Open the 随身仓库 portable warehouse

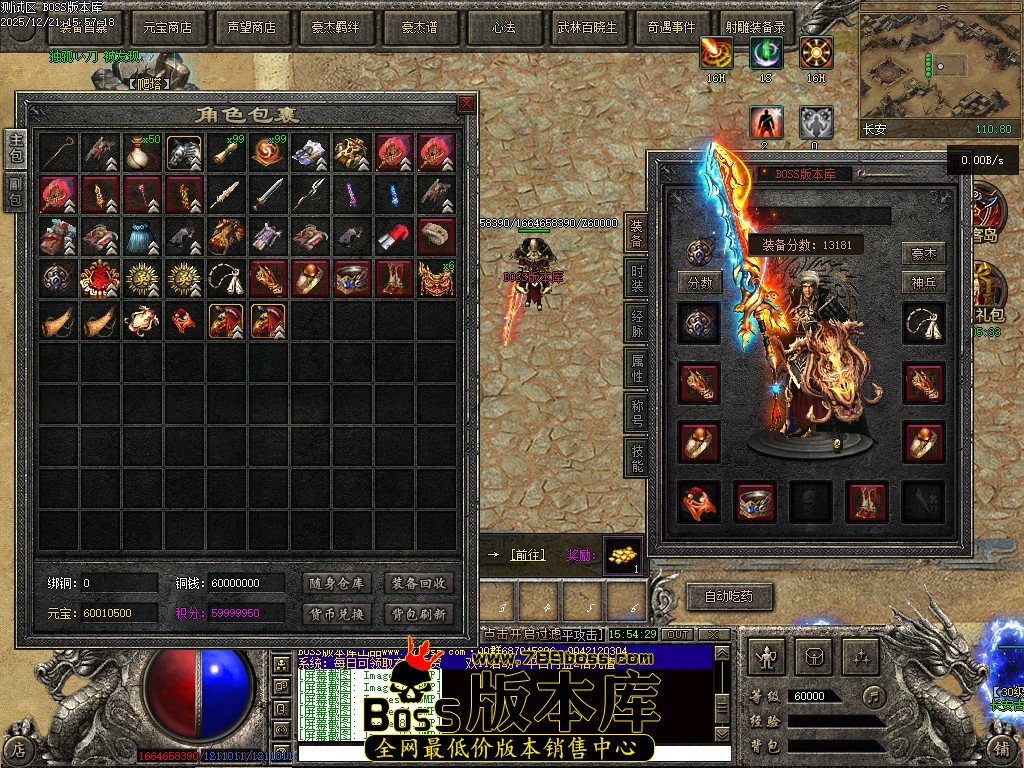pos(336,584)
